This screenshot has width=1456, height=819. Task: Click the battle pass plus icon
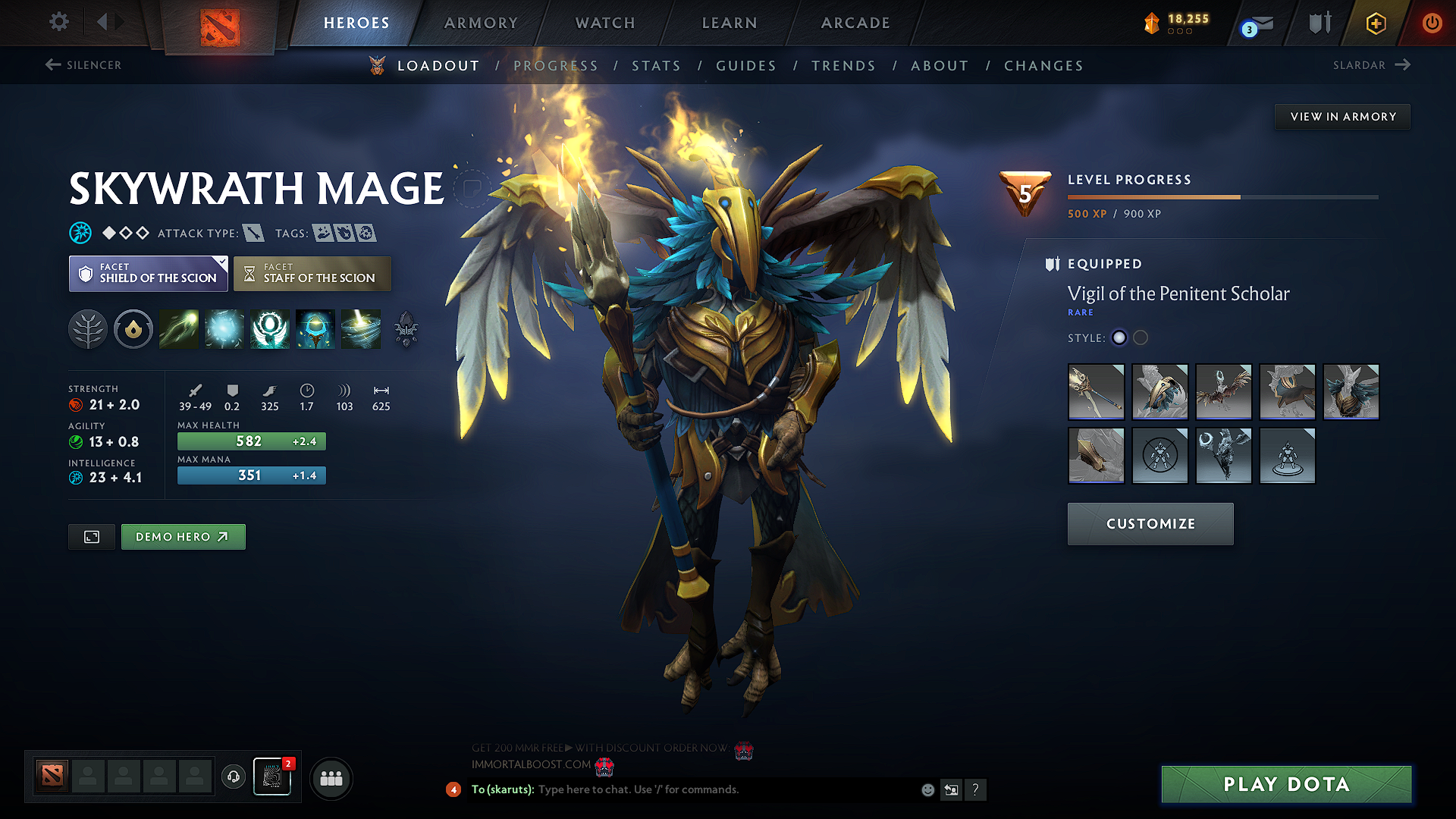1375,23
